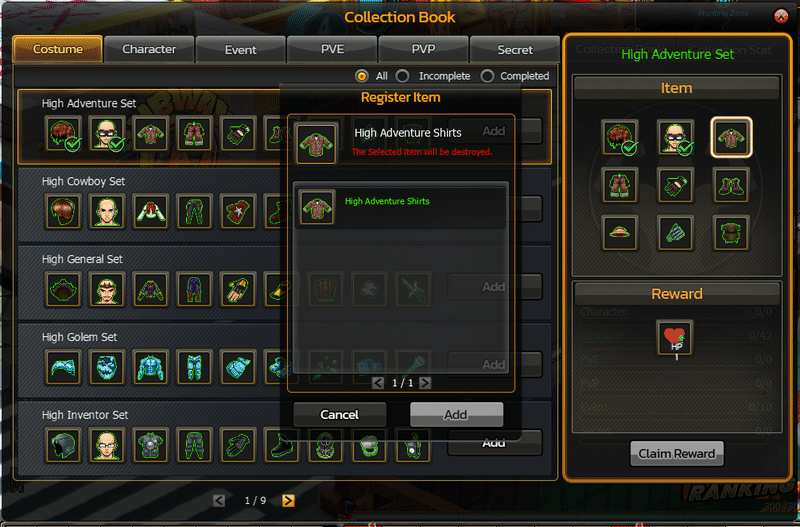This screenshot has height=527, width=800.
Task: Select the PVE tab
Action: 332,49
